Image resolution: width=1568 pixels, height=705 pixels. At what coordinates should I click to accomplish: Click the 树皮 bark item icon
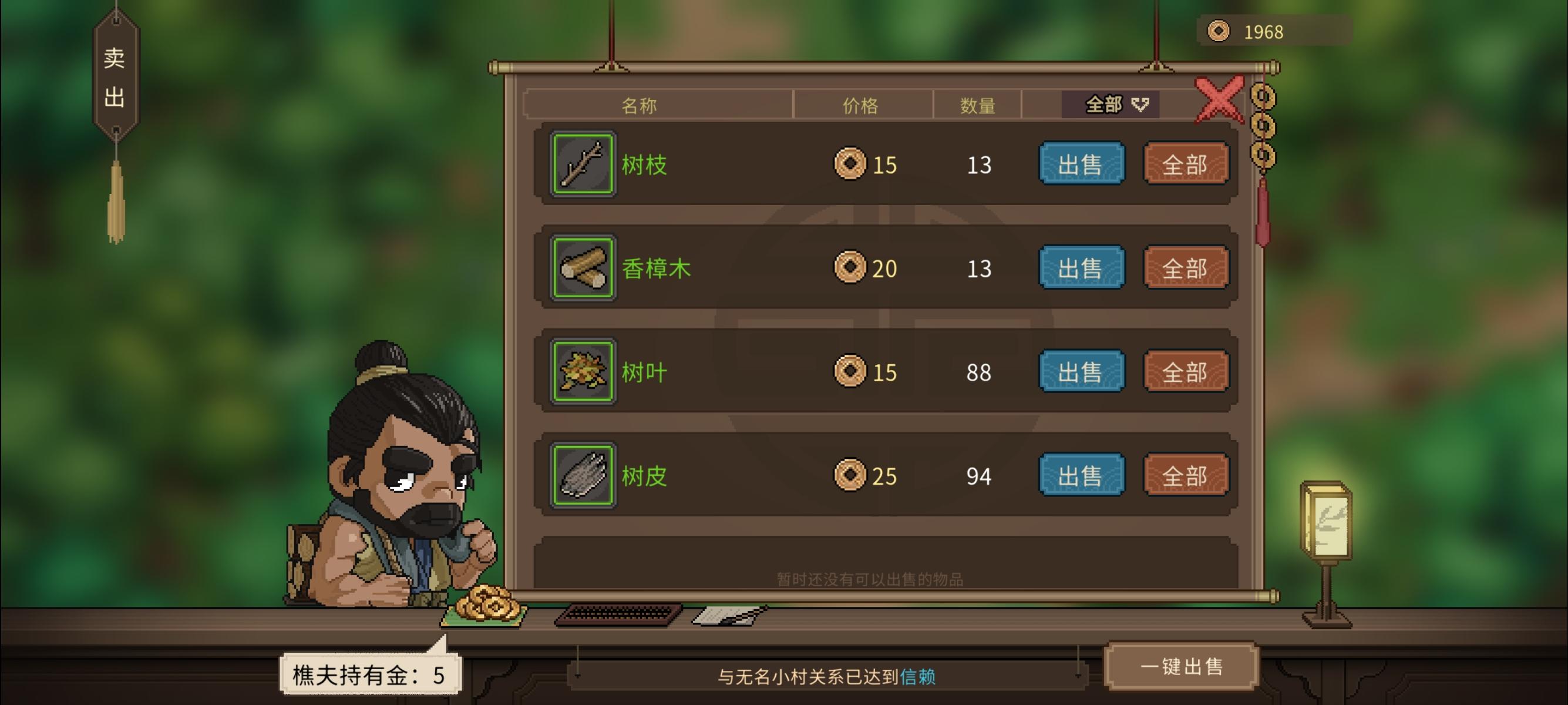pyautogui.click(x=581, y=476)
